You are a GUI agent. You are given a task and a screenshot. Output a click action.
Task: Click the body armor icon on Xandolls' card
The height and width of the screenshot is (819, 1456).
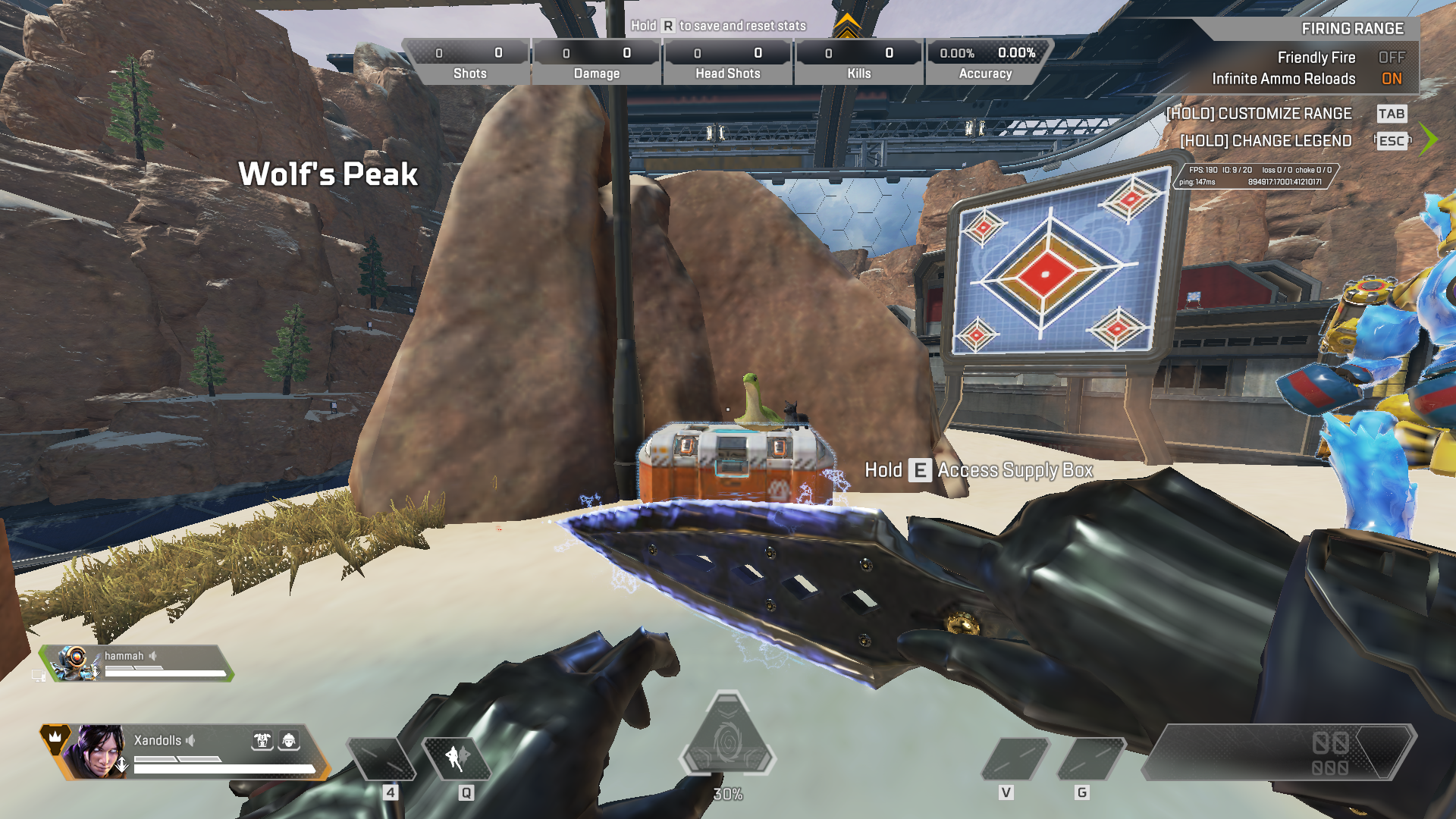coord(262,741)
